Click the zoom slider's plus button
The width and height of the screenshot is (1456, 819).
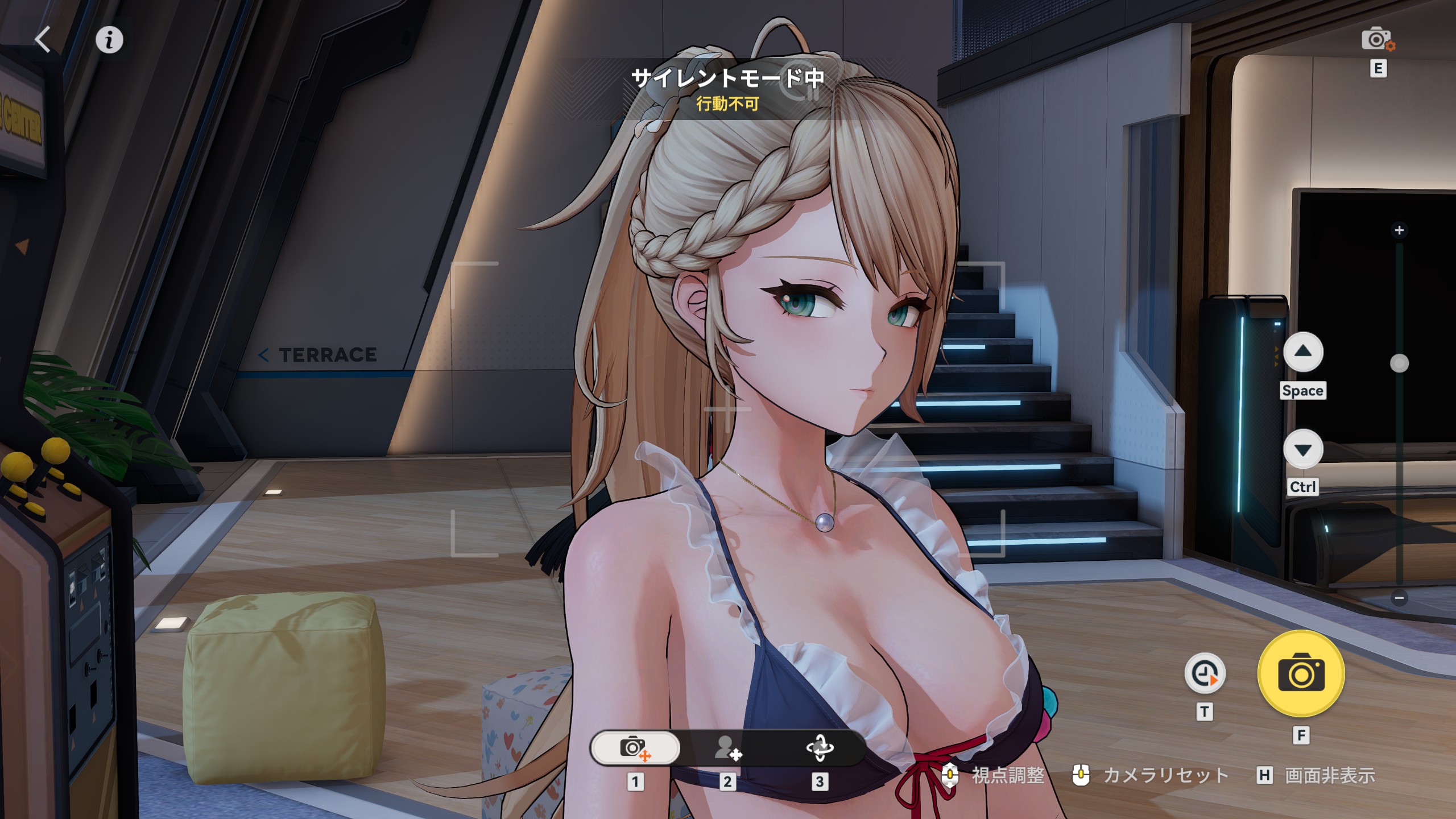1400,230
